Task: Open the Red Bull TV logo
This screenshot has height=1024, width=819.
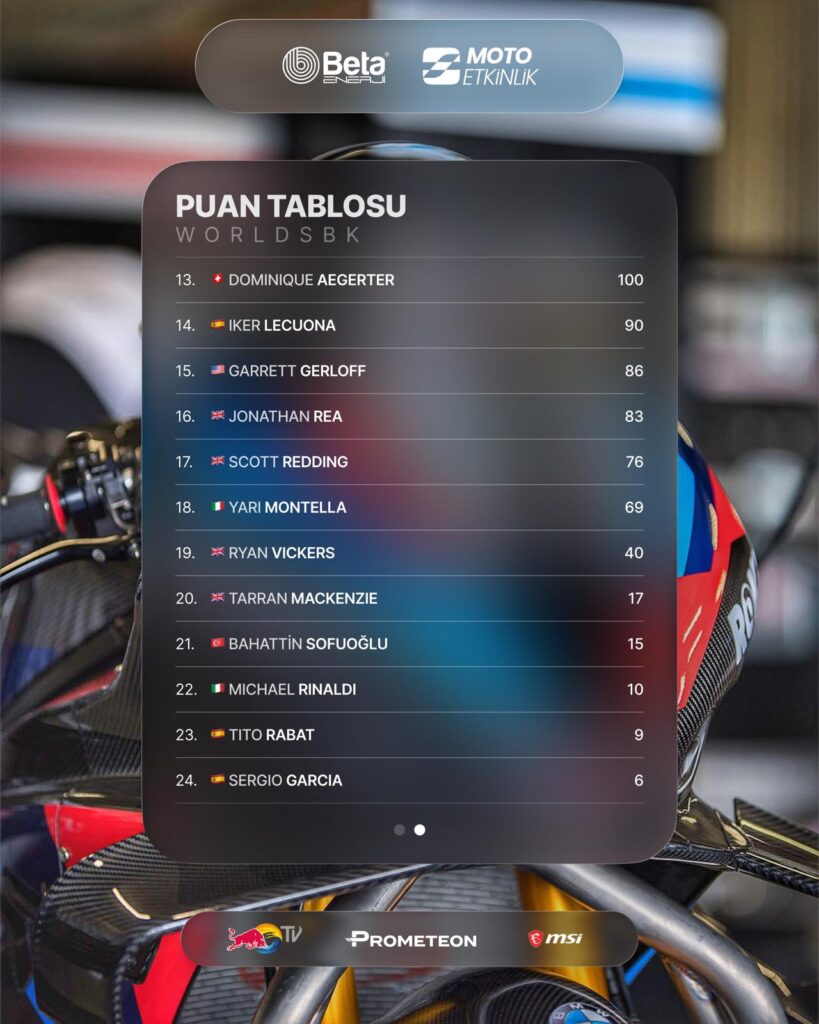Action: (x=262, y=938)
